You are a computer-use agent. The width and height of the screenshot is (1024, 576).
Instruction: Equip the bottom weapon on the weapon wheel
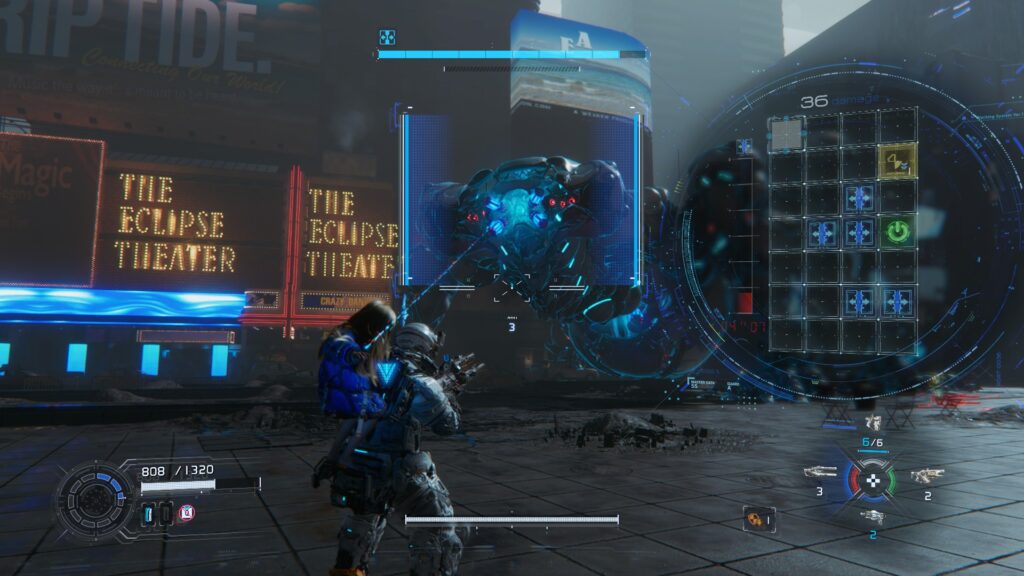point(872,517)
